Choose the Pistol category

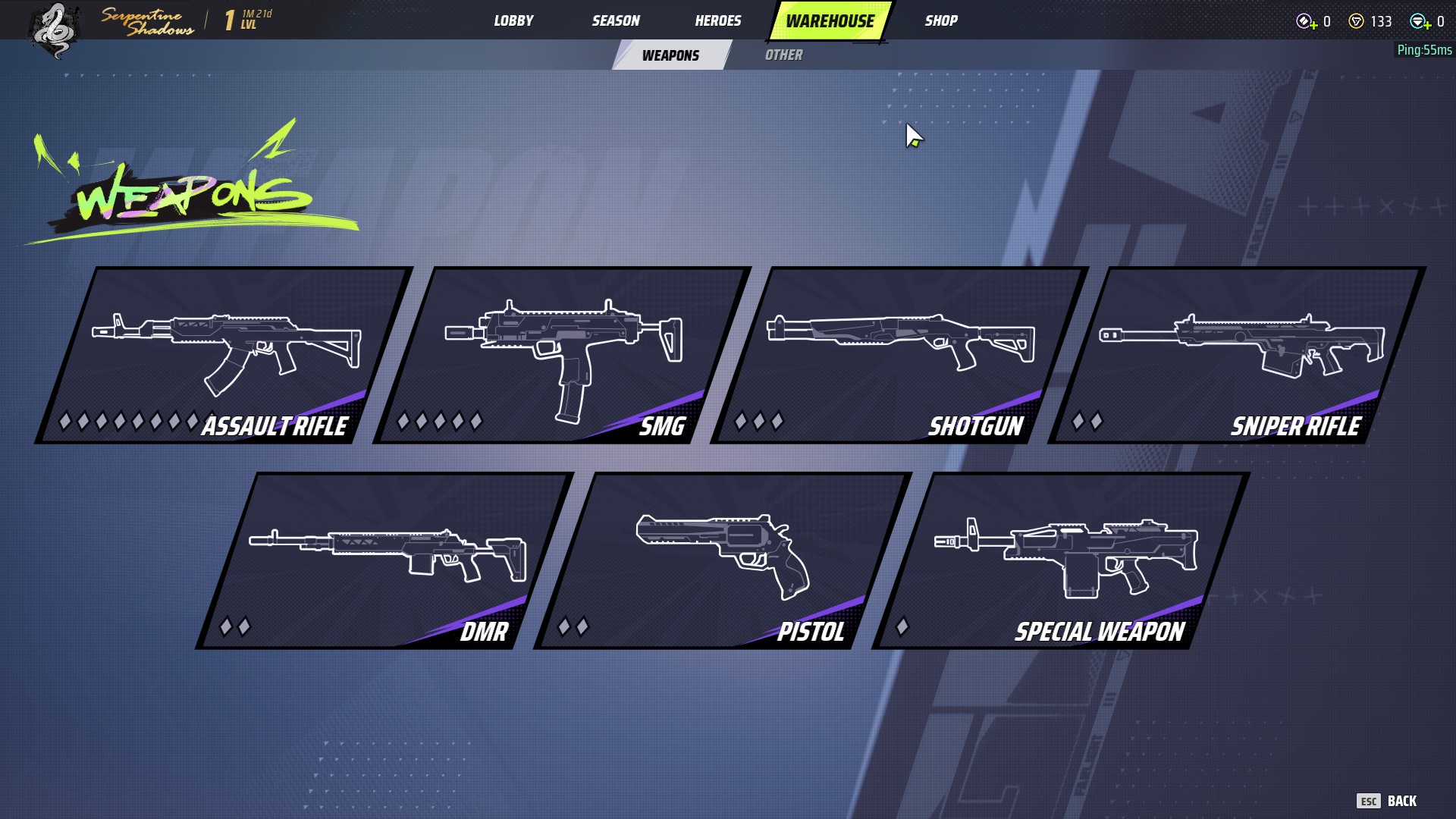tap(722, 560)
